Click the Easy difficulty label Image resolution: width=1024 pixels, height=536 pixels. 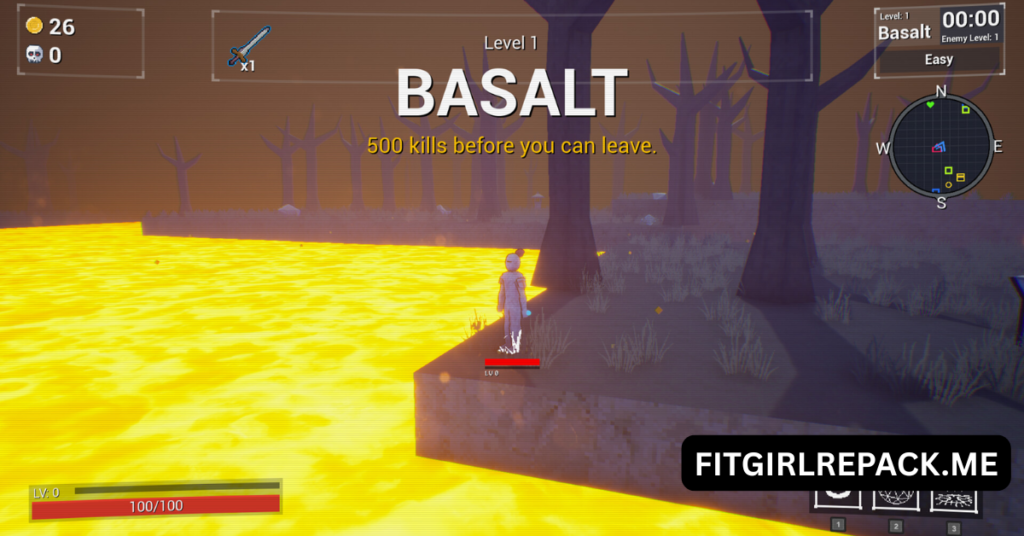click(938, 59)
